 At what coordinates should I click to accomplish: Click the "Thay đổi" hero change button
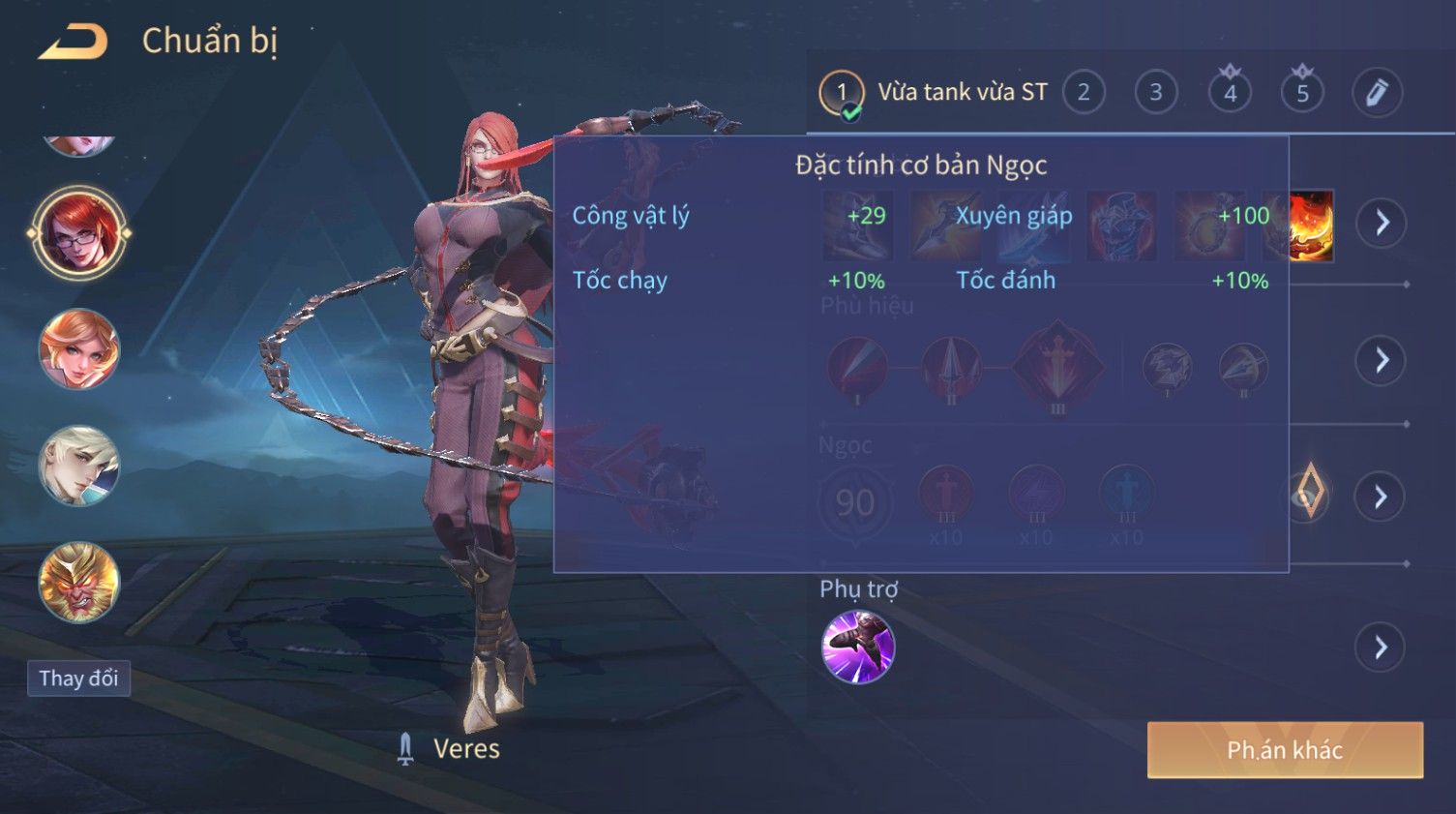pyautogui.click(x=78, y=678)
